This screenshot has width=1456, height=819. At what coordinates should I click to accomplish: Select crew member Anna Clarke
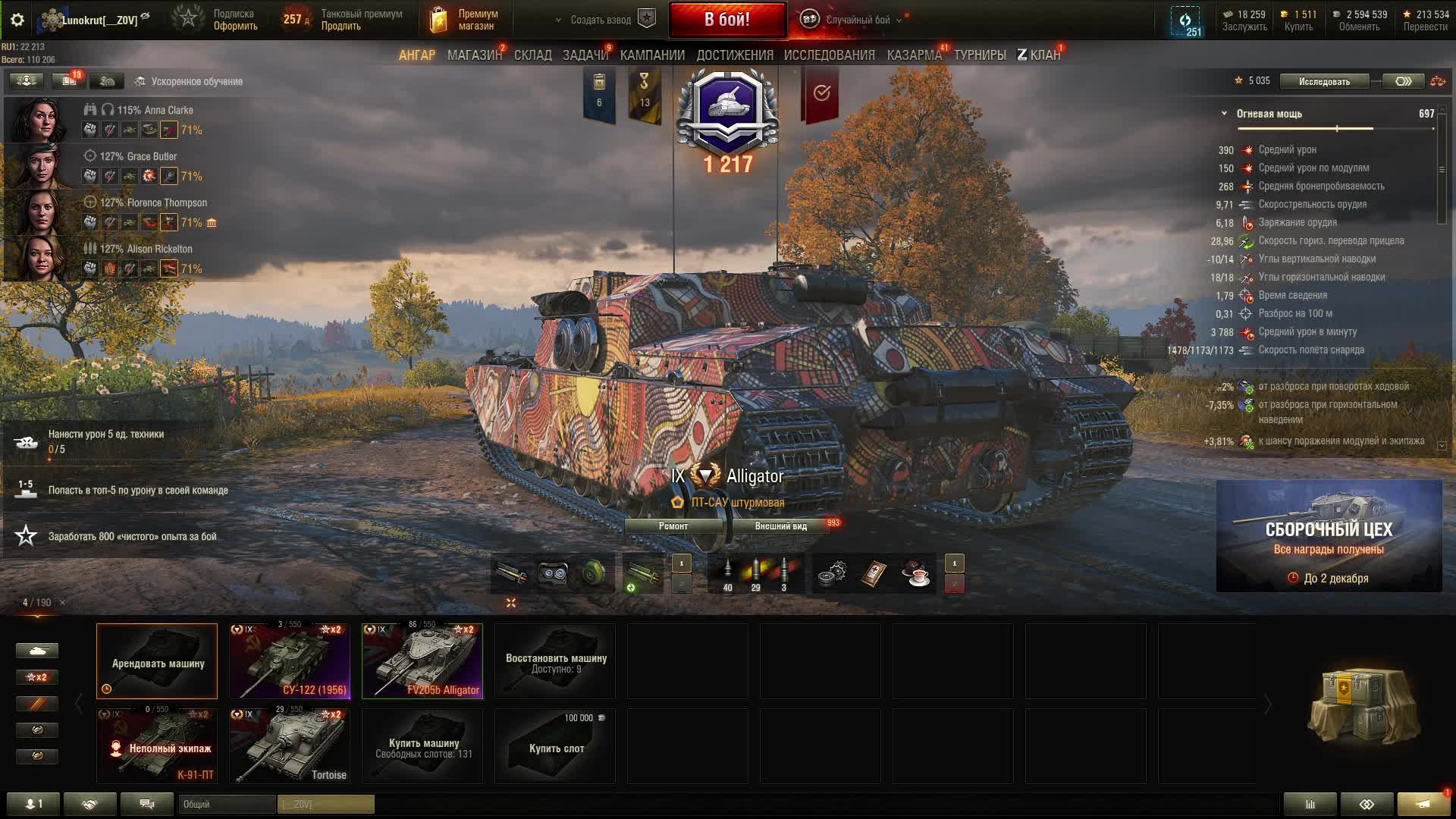tap(38, 120)
